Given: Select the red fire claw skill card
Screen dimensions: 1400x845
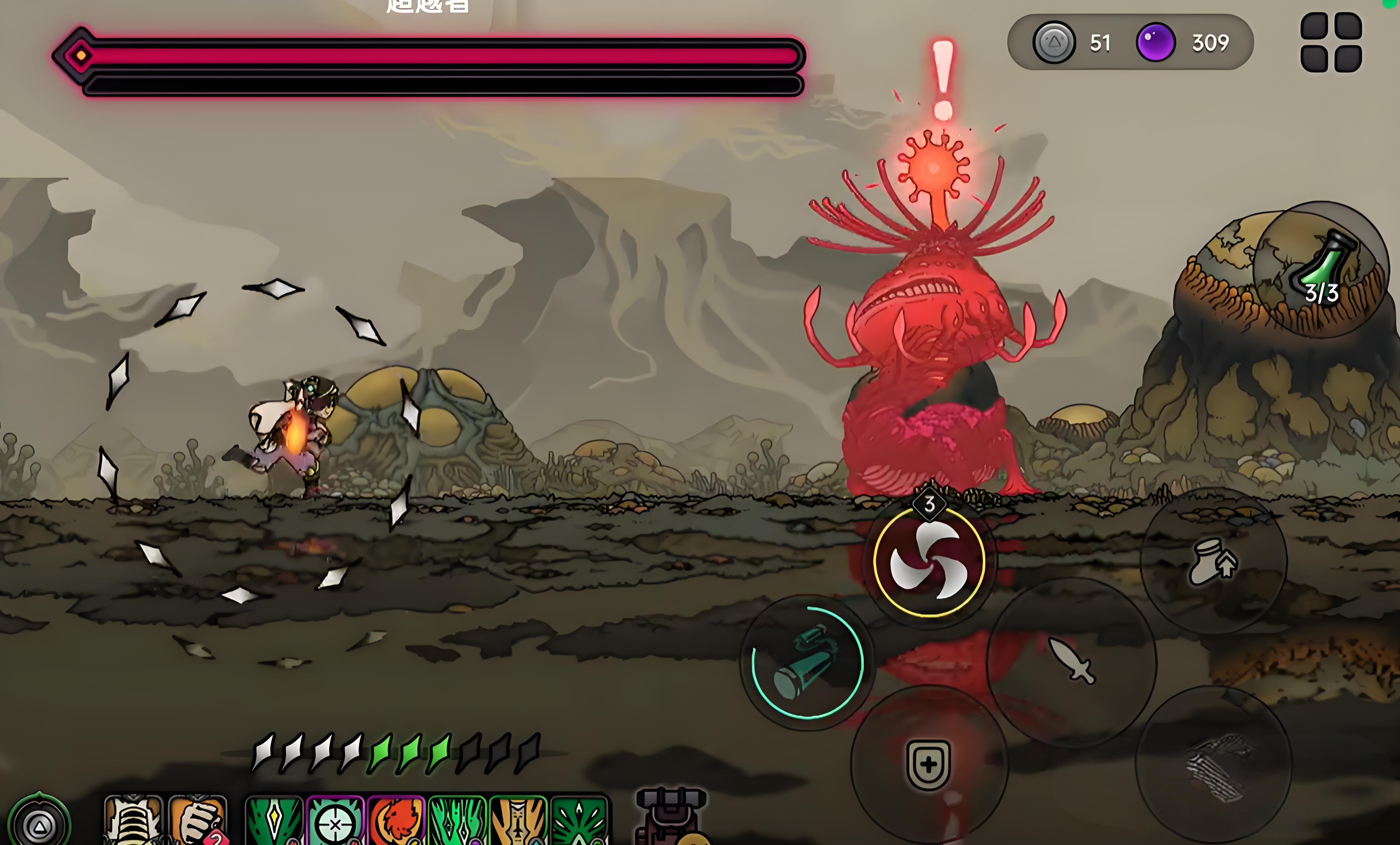Looking at the screenshot, I should click(x=397, y=821).
